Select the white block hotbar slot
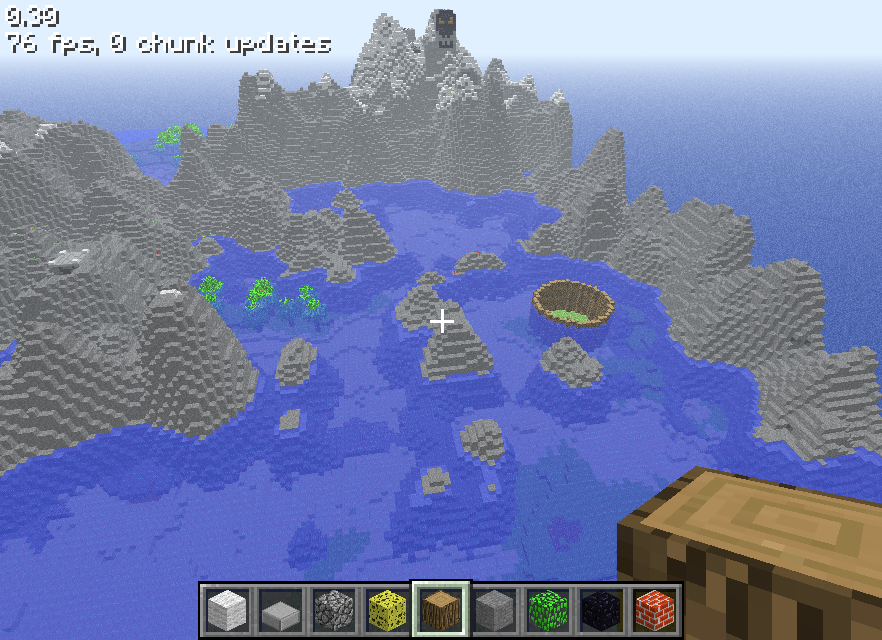 tap(226, 609)
